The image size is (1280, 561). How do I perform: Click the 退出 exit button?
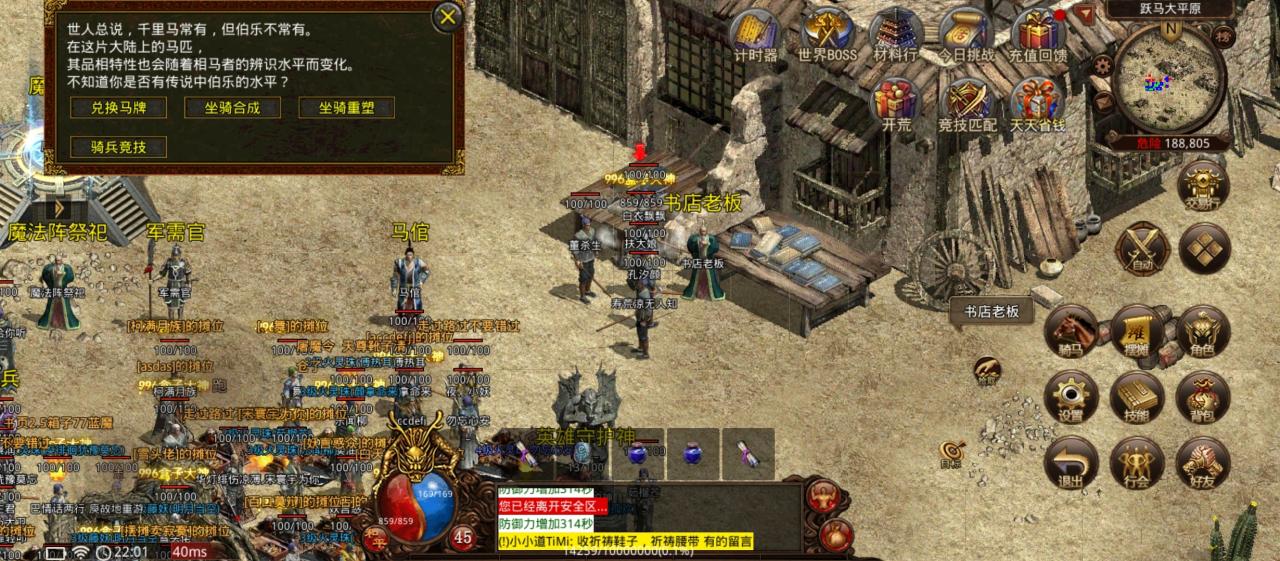coord(1071,463)
